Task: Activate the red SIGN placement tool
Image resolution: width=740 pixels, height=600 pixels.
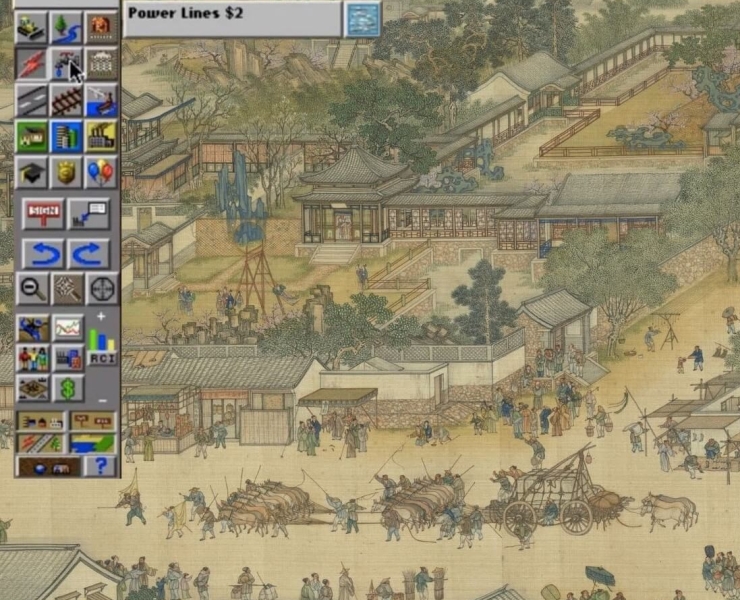Action: [44, 212]
